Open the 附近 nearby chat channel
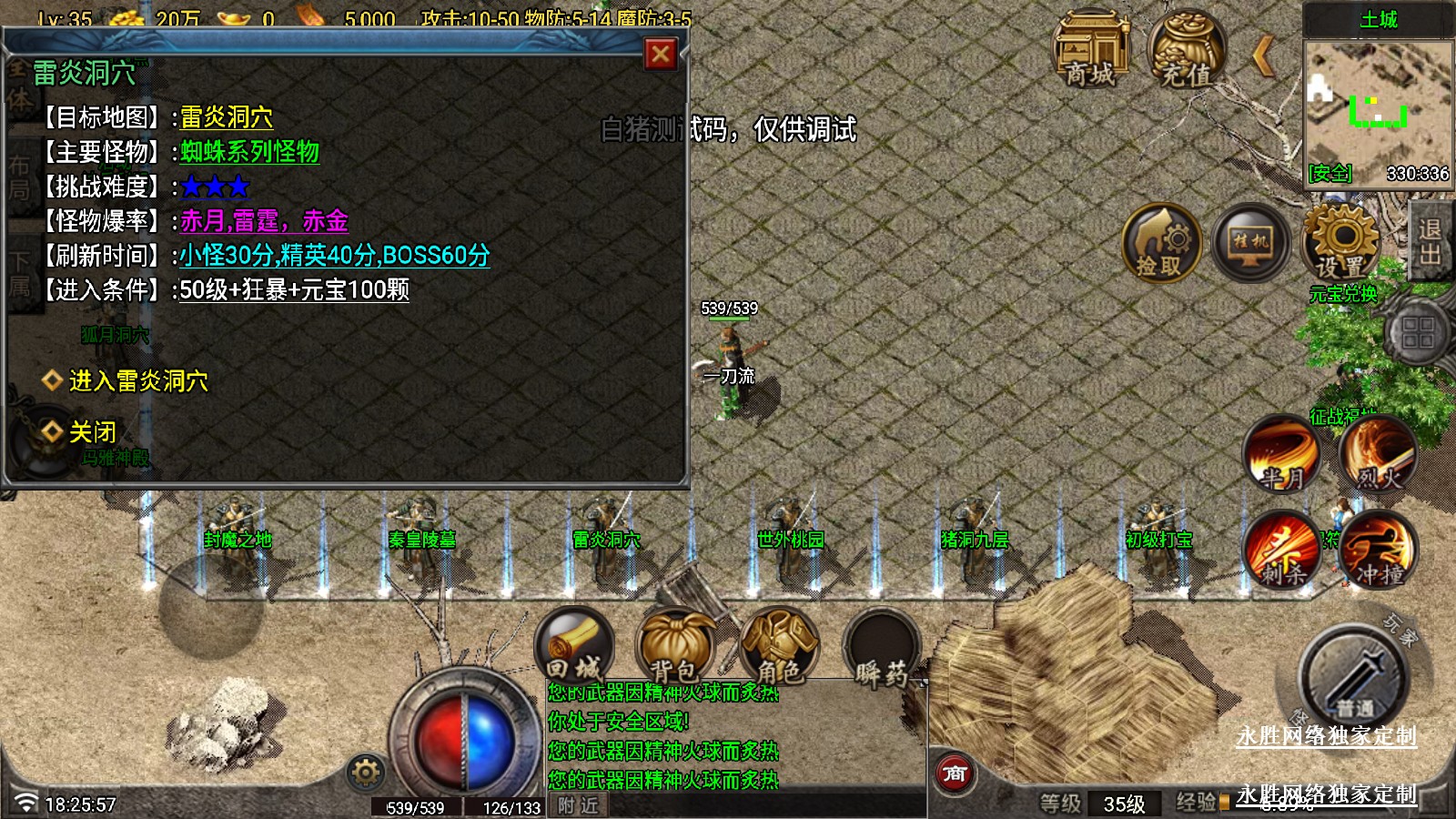Image resolution: width=1456 pixels, height=819 pixels. click(578, 805)
